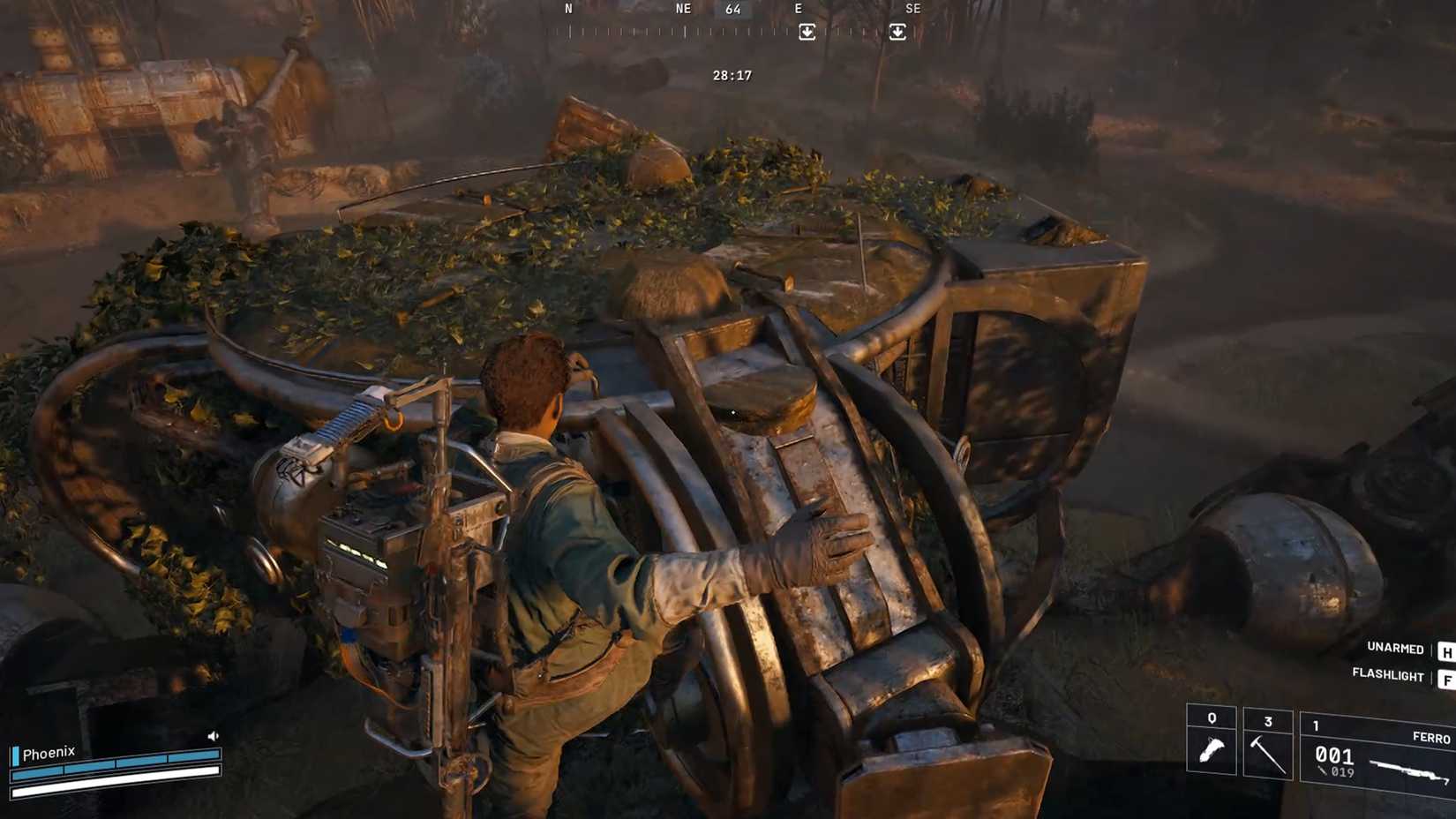This screenshot has width=1456, height=819.
Task: Click the 28:17 timer display
Action: [x=731, y=75]
